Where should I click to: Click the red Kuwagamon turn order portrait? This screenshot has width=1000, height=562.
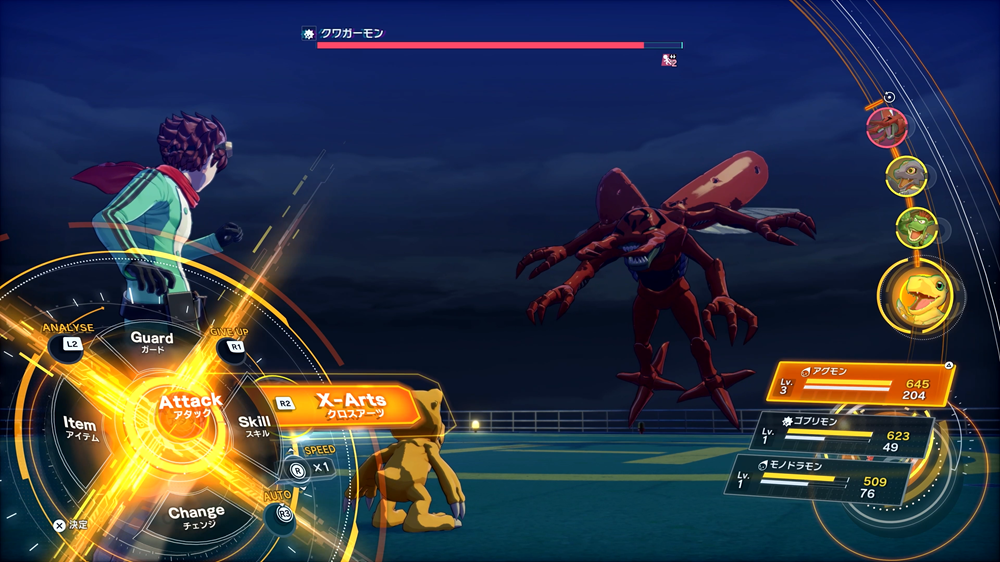pos(886,127)
